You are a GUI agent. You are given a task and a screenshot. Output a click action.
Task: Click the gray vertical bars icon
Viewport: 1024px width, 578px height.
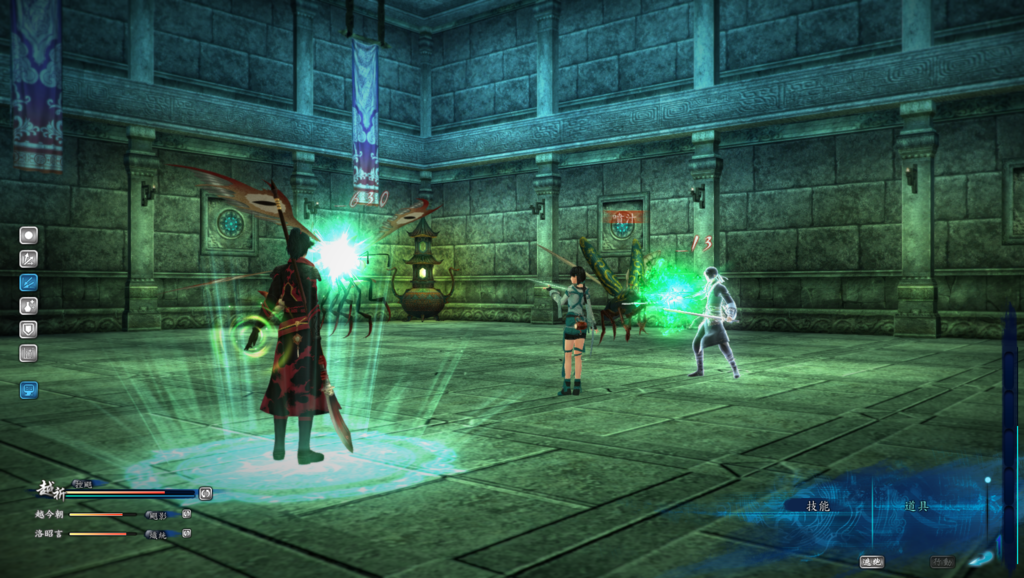[28, 352]
